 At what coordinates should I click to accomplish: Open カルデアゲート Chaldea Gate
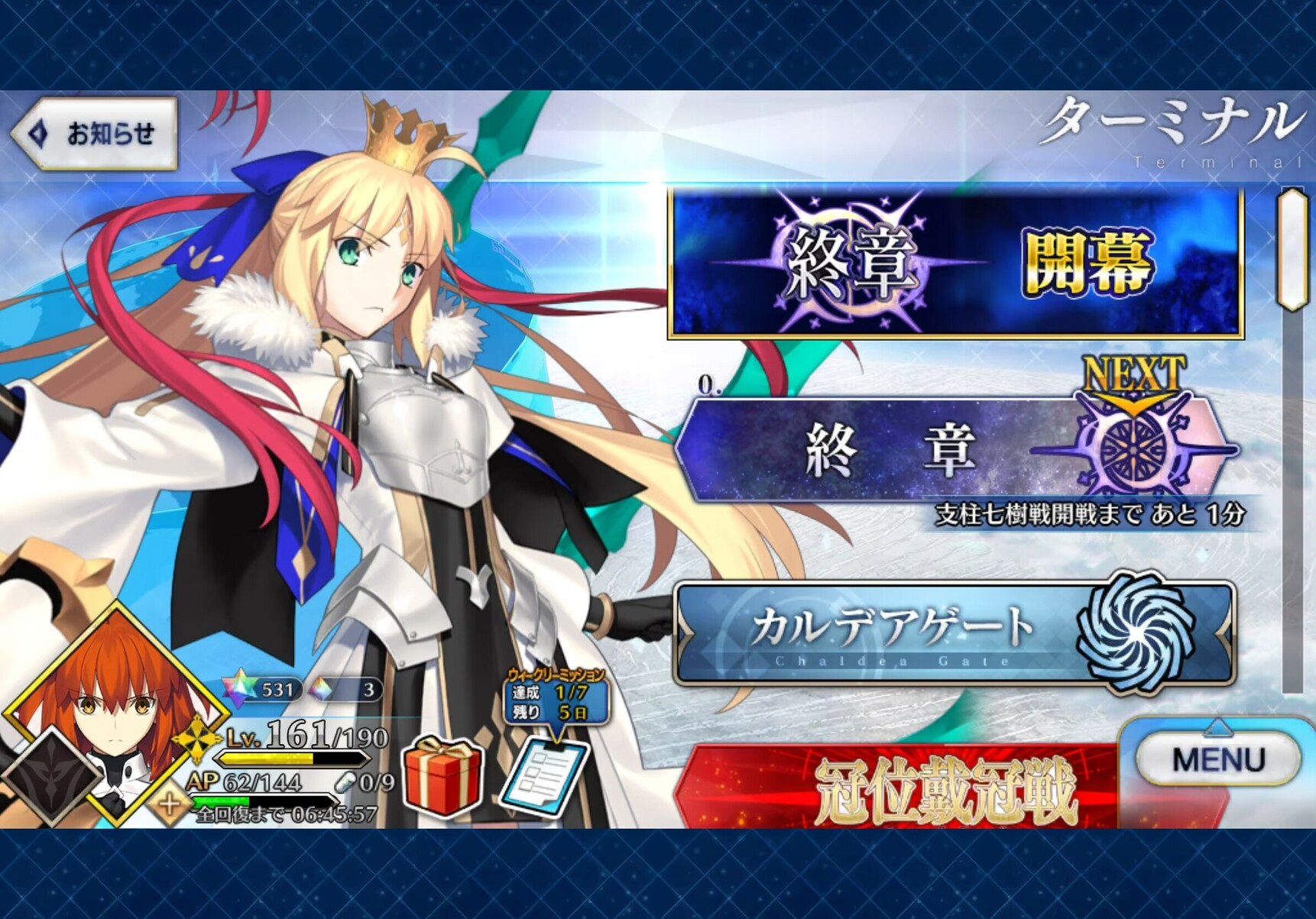point(955,633)
